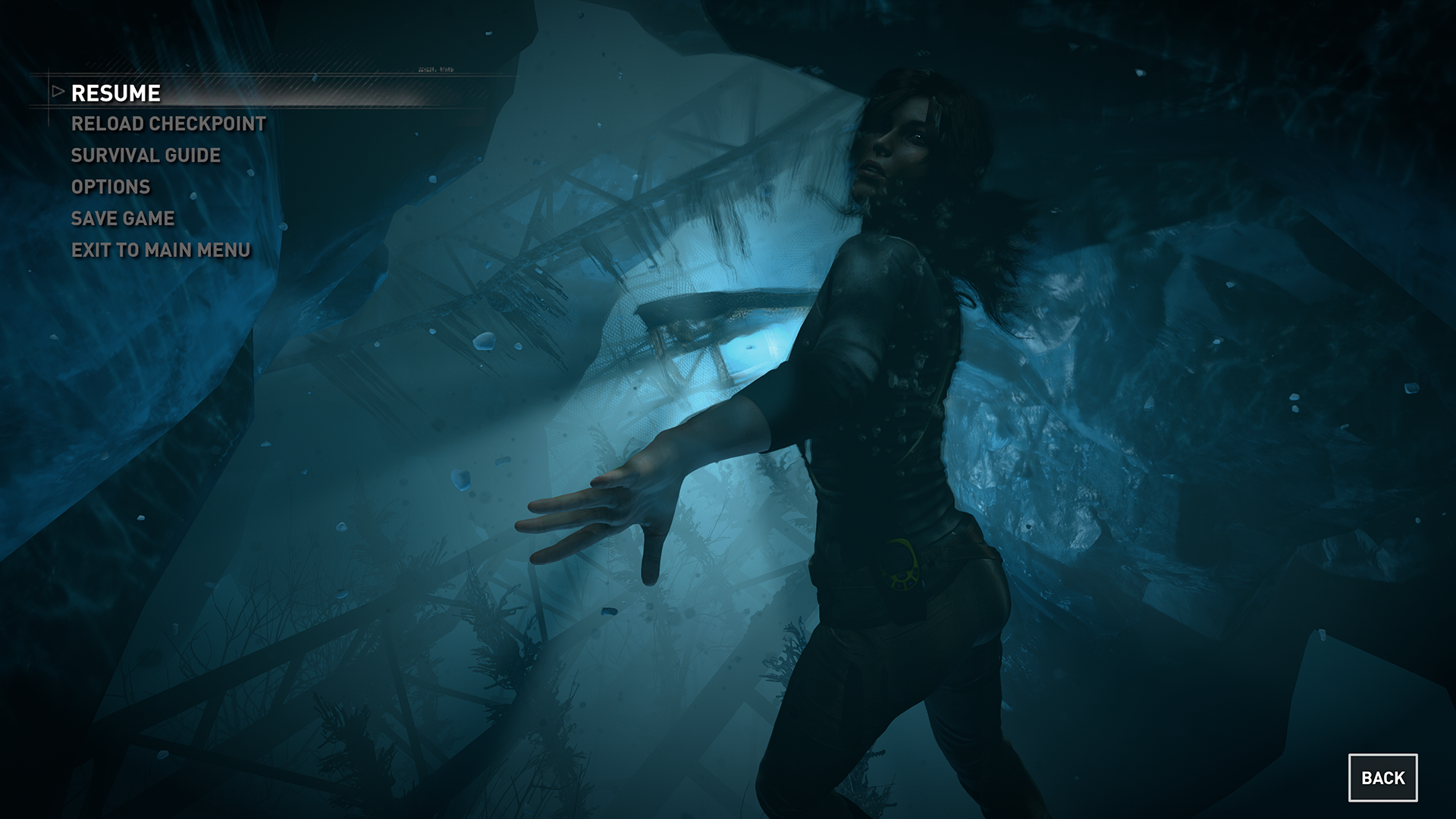Screen dimensions: 1456x819
Task: Choose Reload Checkpoint from the pause menu
Action: point(168,124)
